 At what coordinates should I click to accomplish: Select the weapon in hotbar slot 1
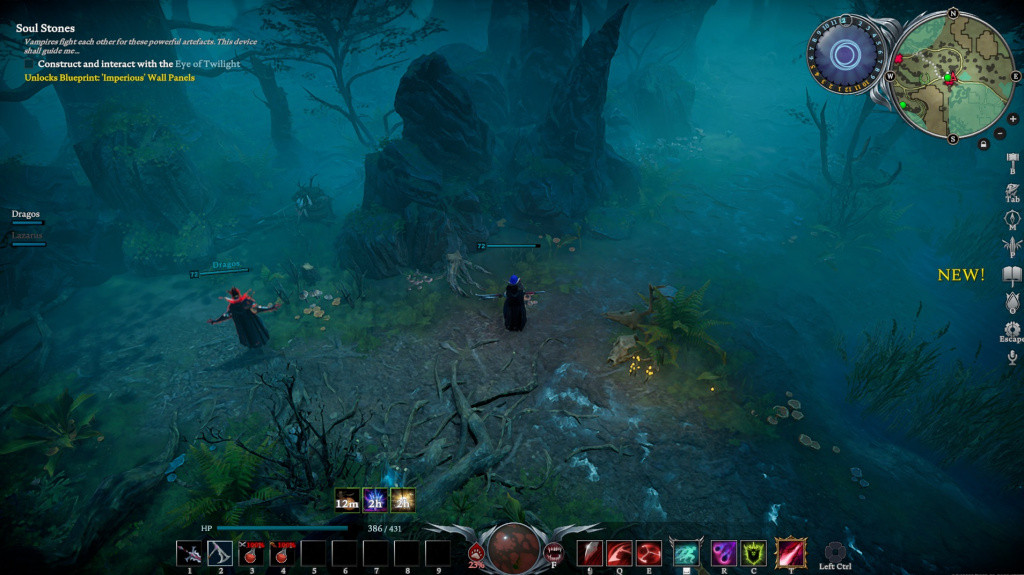coord(189,553)
